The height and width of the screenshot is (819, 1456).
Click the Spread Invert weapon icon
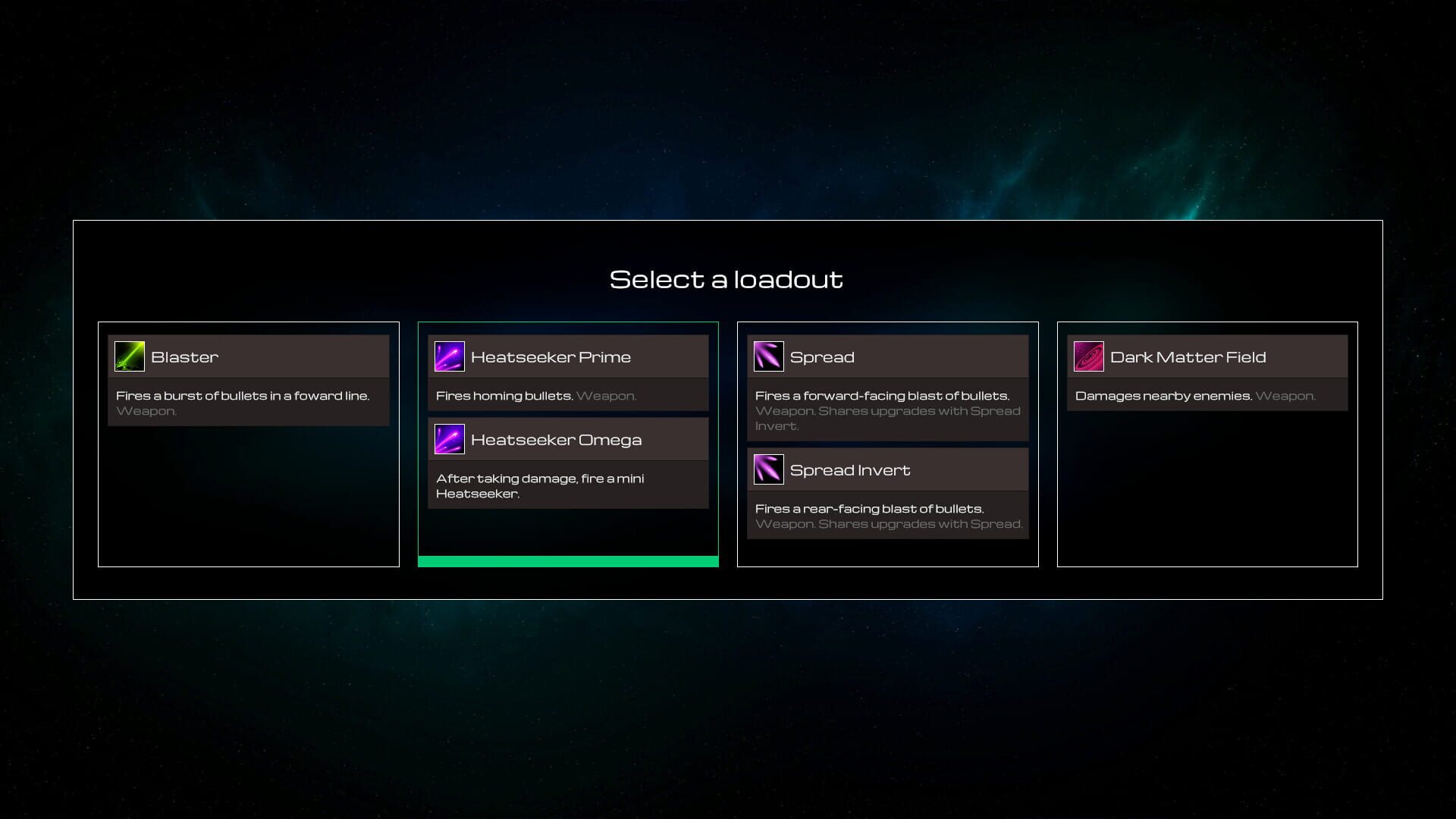tap(768, 469)
